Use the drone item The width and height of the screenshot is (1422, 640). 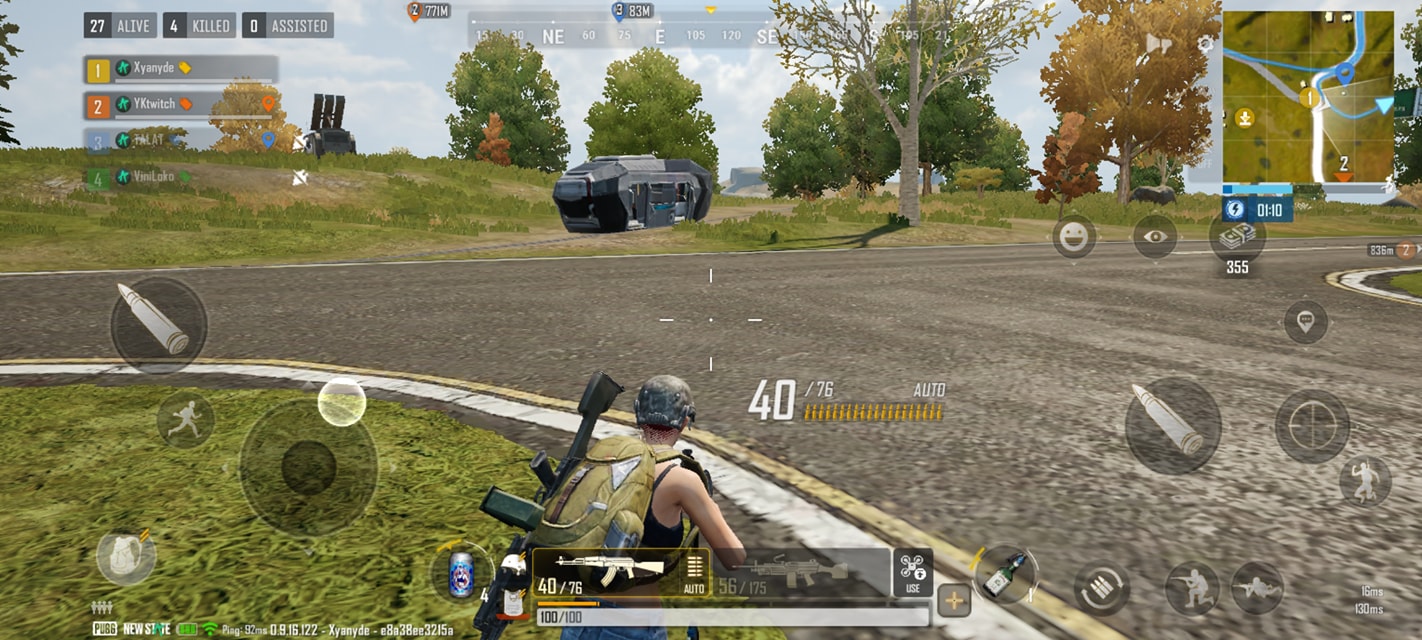coord(912,572)
